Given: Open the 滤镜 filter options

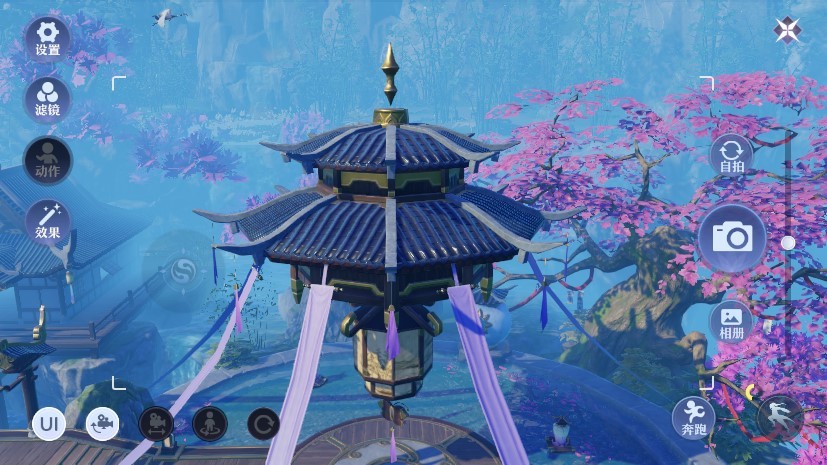Looking at the screenshot, I should [x=47, y=98].
